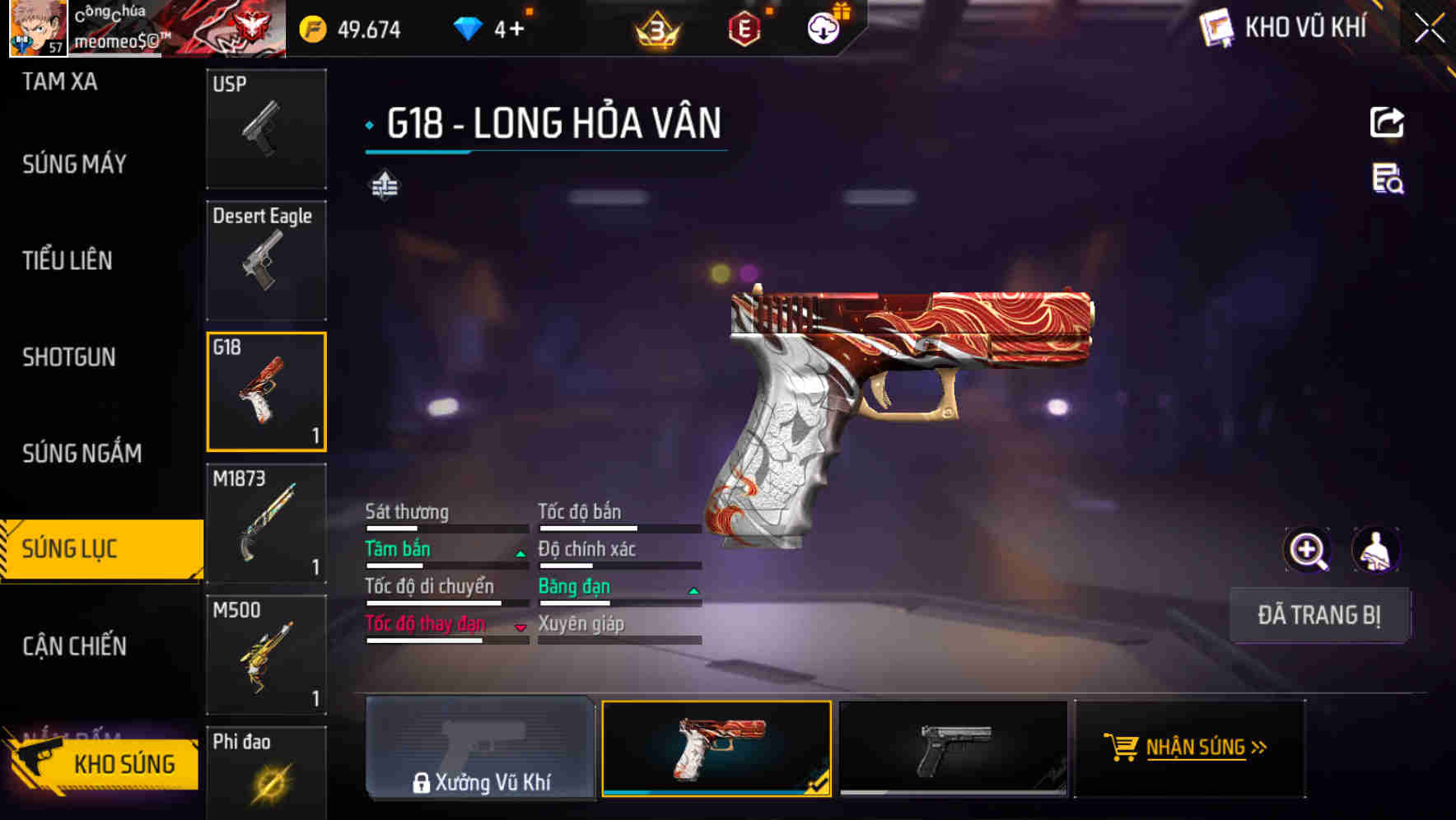Select the Shotgun category

click(69, 357)
